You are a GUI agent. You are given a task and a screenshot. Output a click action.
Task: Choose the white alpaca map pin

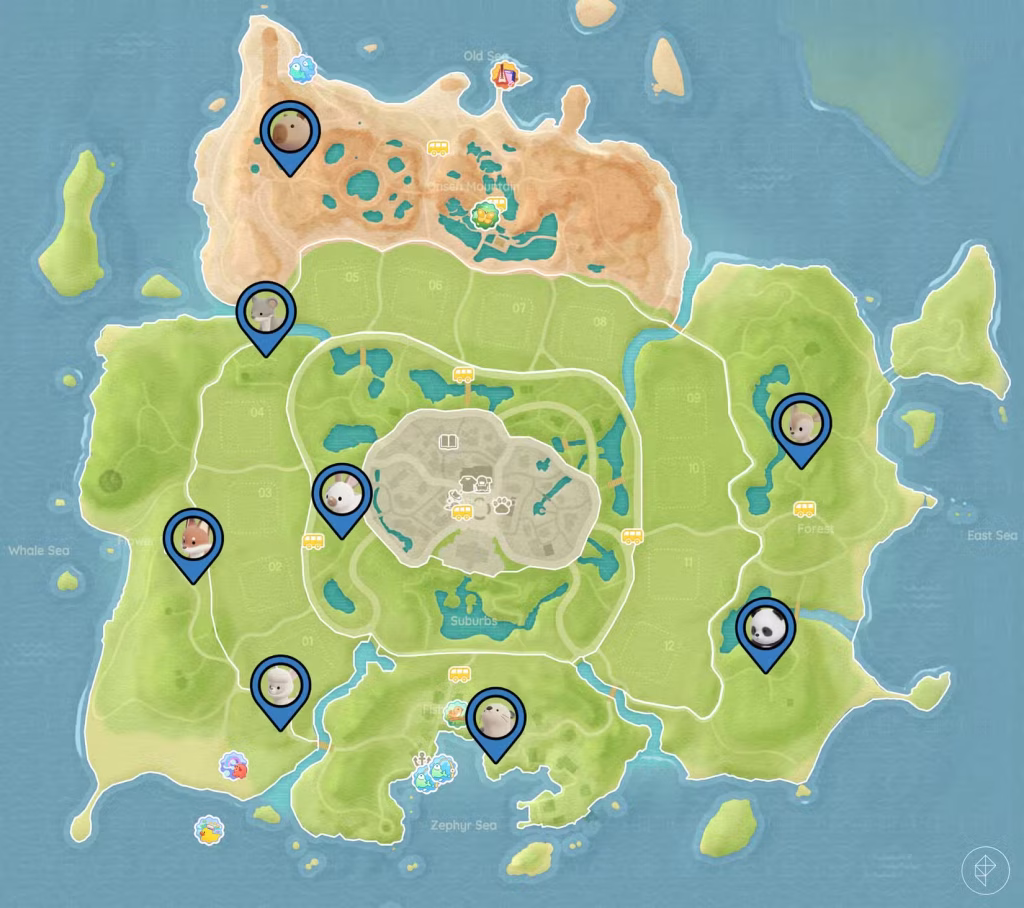[281, 685]
